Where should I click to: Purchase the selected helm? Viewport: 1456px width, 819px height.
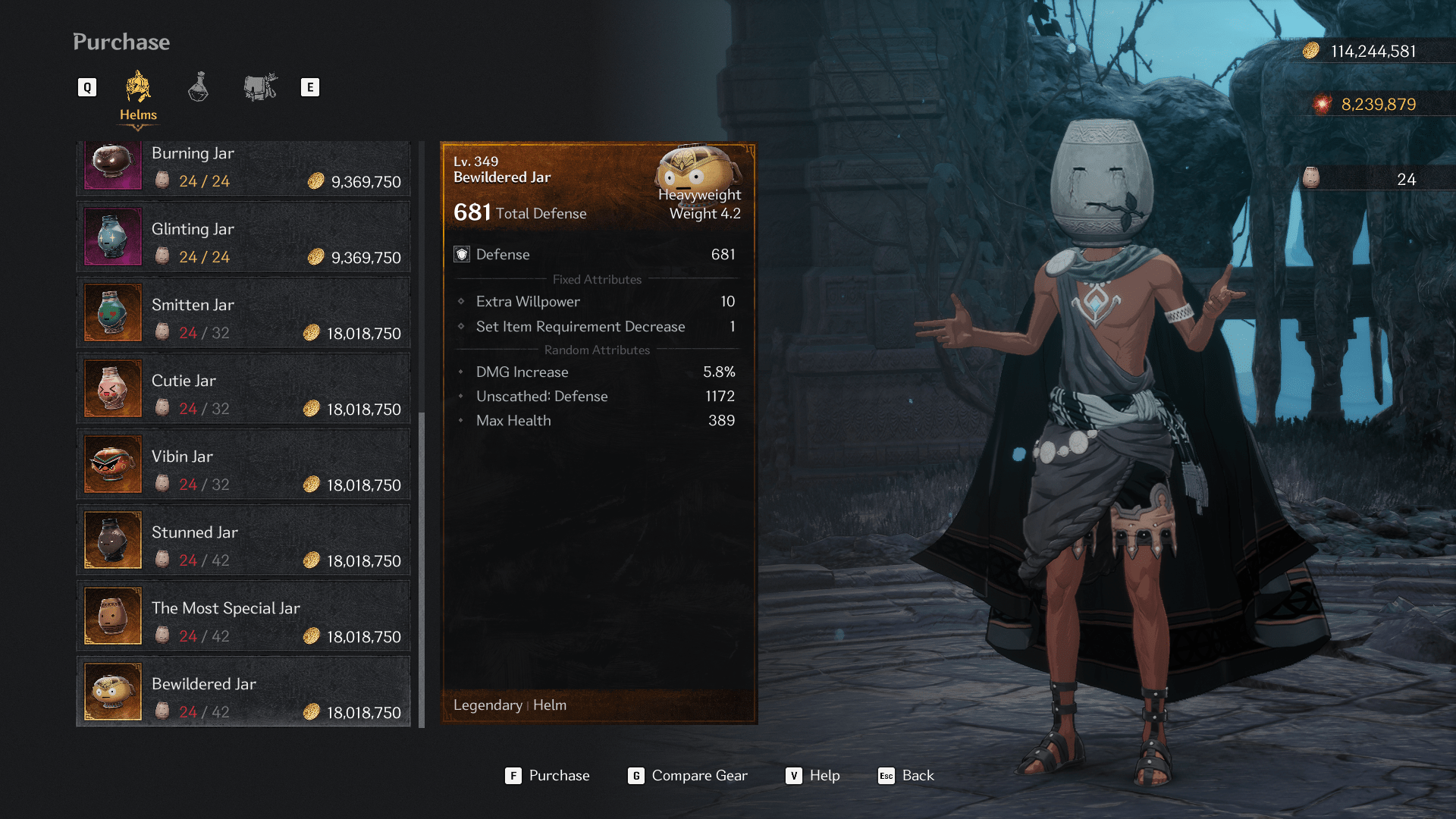(548, 775)
